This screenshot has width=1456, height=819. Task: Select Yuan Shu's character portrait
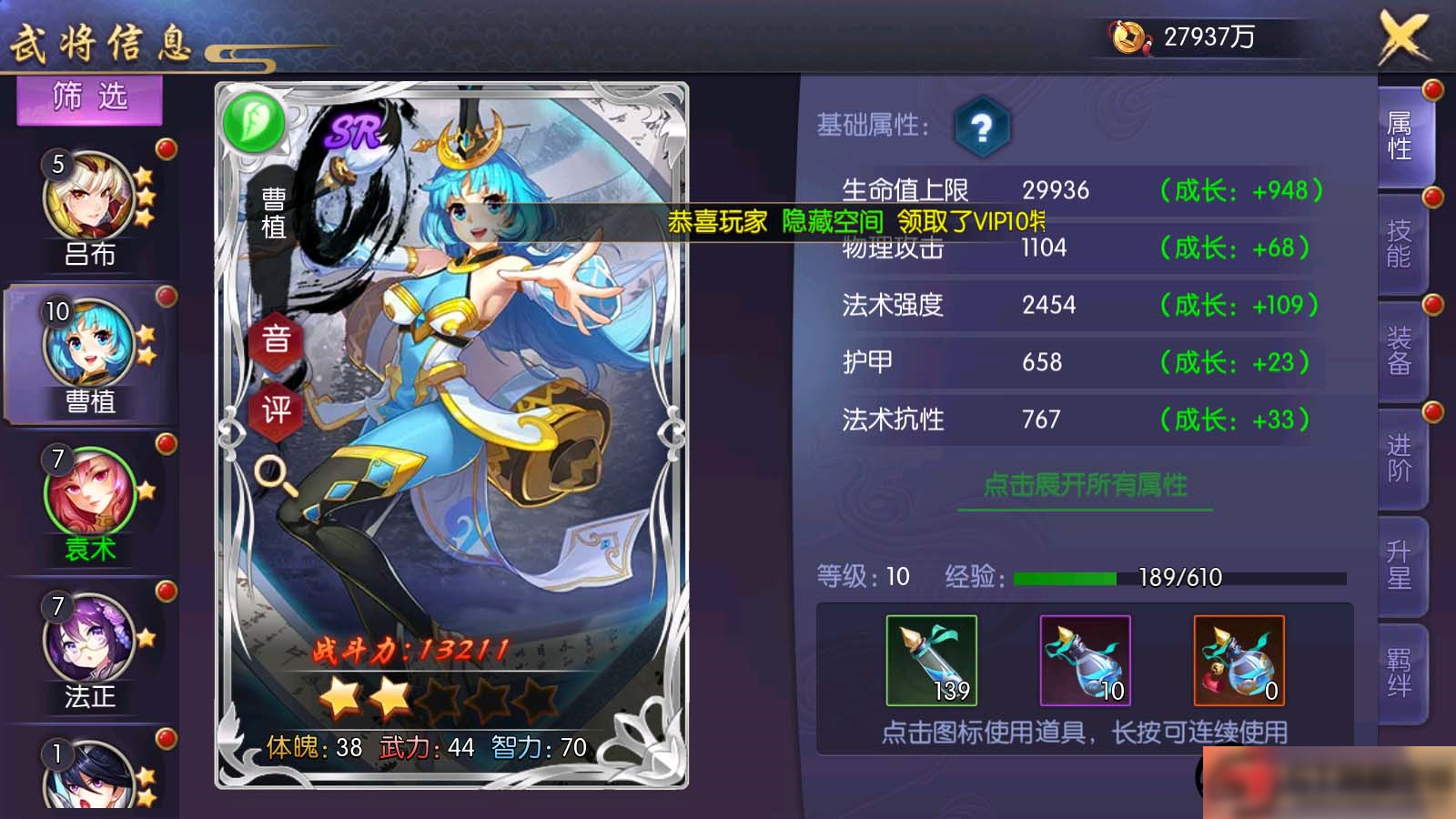(x=88, y=491)
